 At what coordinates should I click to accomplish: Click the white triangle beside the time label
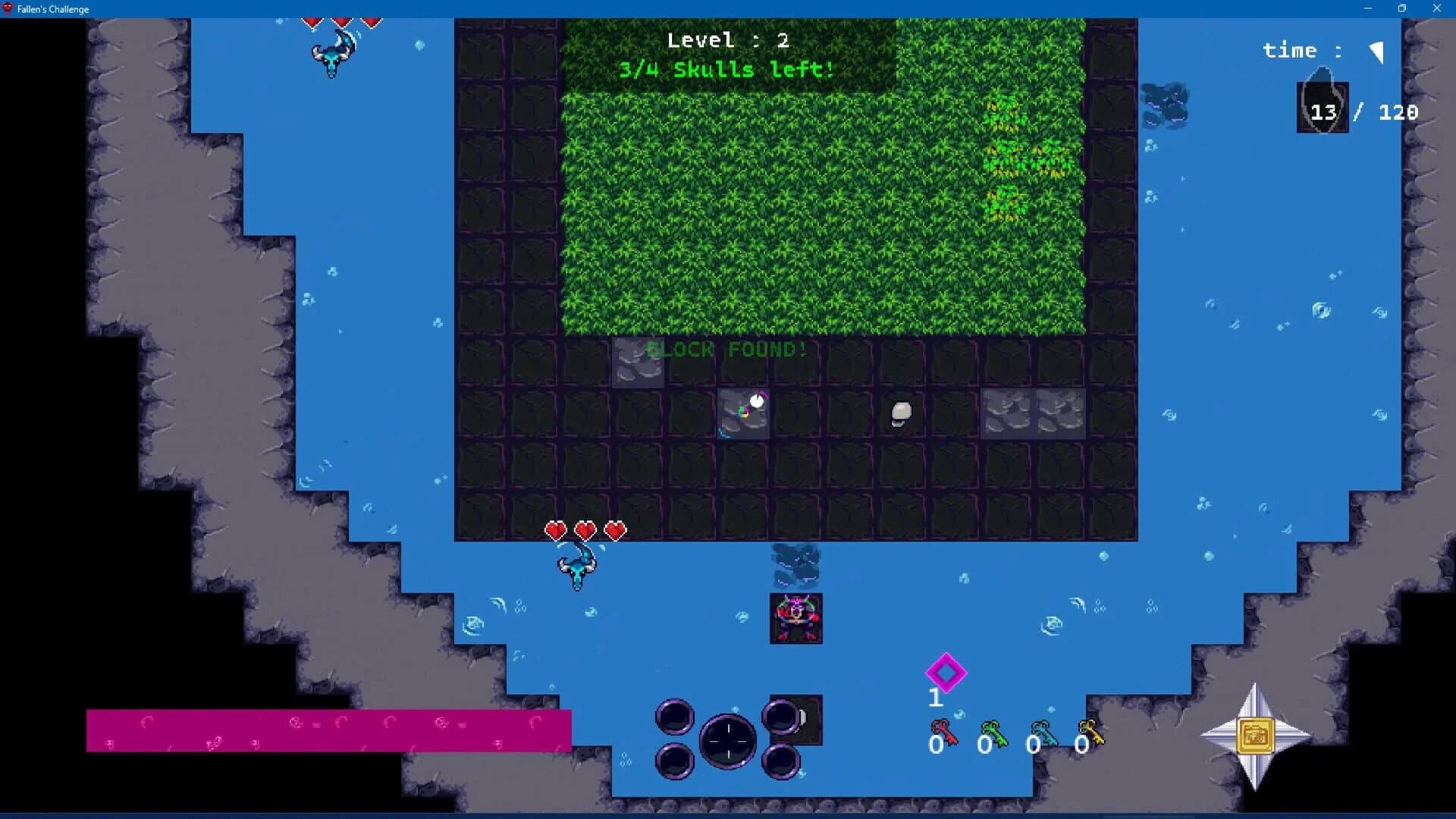click(x=1376, y=52)
